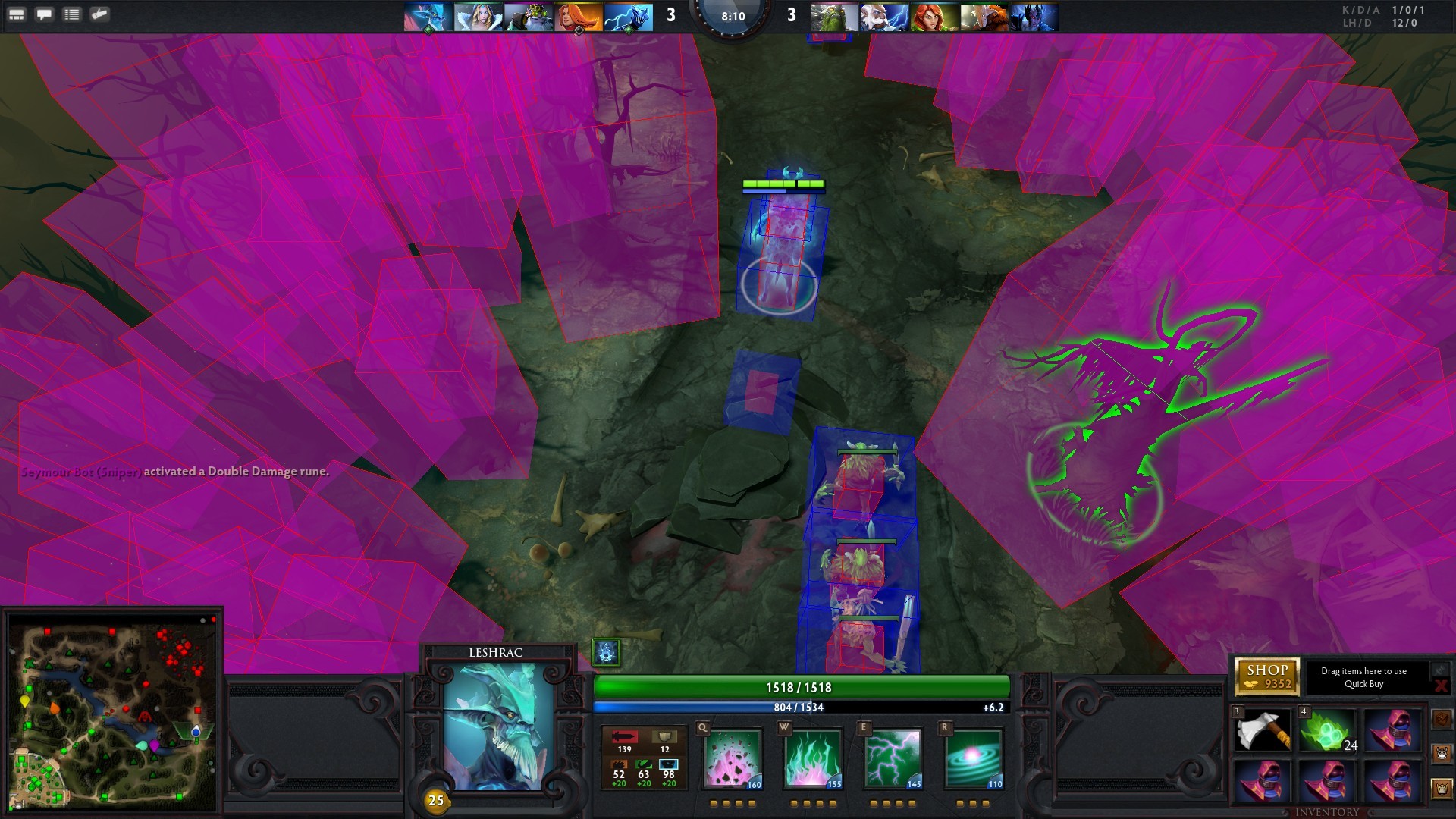Viewport: 1456px width, 819px height.
Task: Use the Lightning Storm ability
Action: point(893,759)
